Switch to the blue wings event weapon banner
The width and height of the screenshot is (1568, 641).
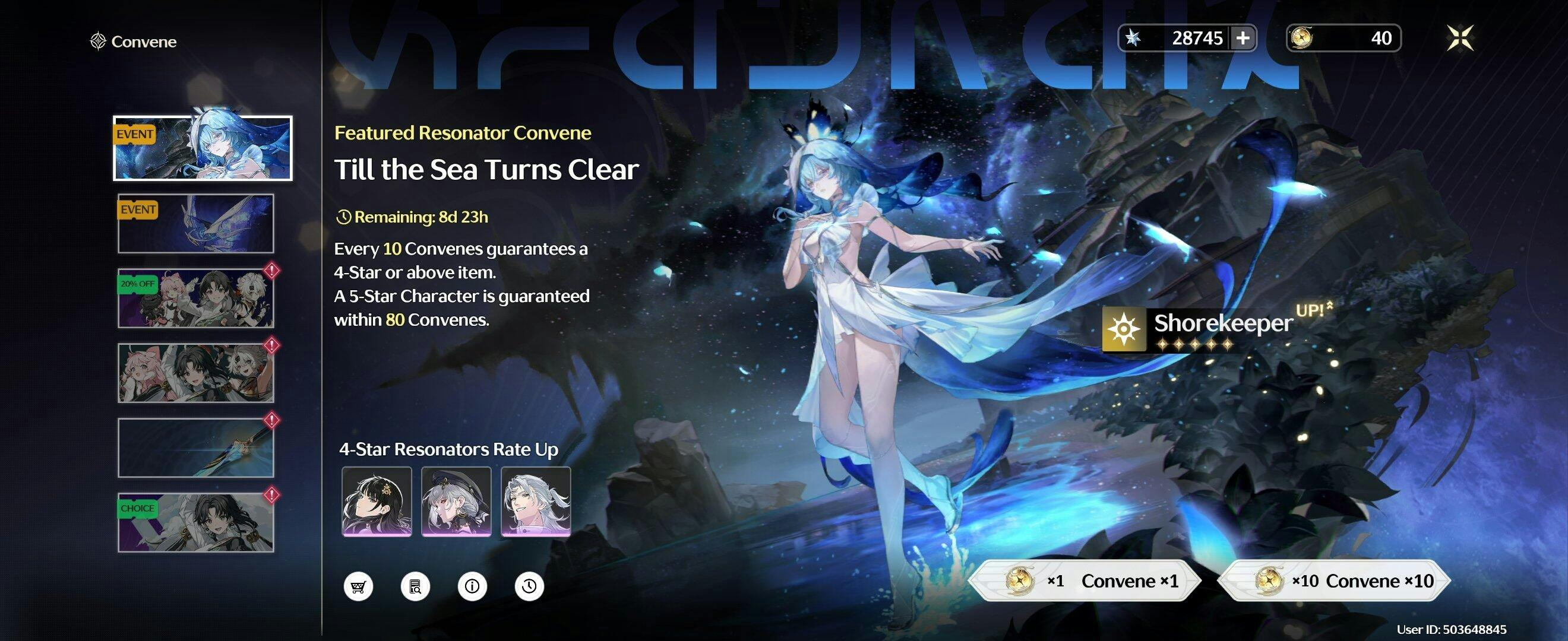(196, 224)
